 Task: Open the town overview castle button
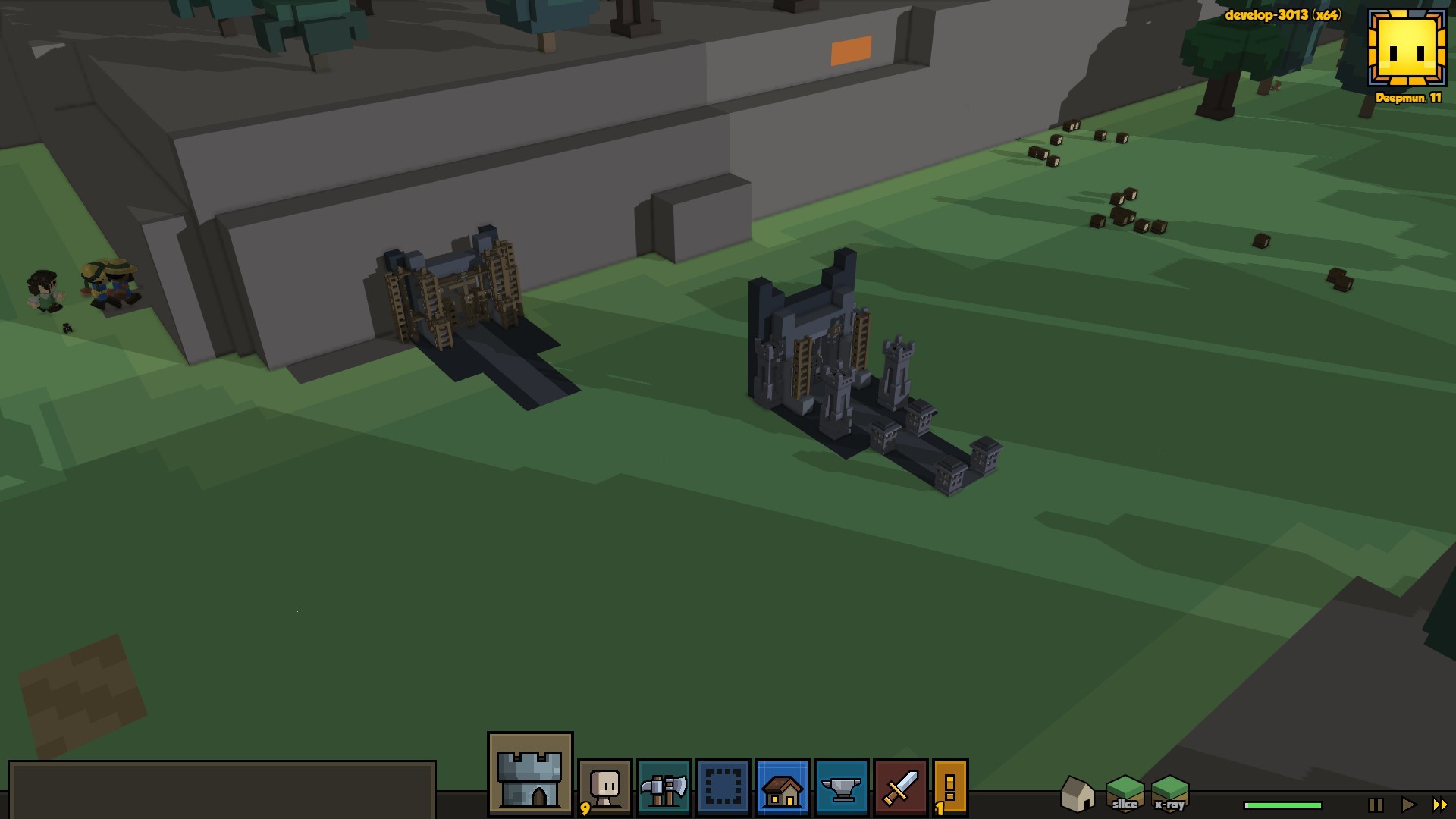[530, 774]
